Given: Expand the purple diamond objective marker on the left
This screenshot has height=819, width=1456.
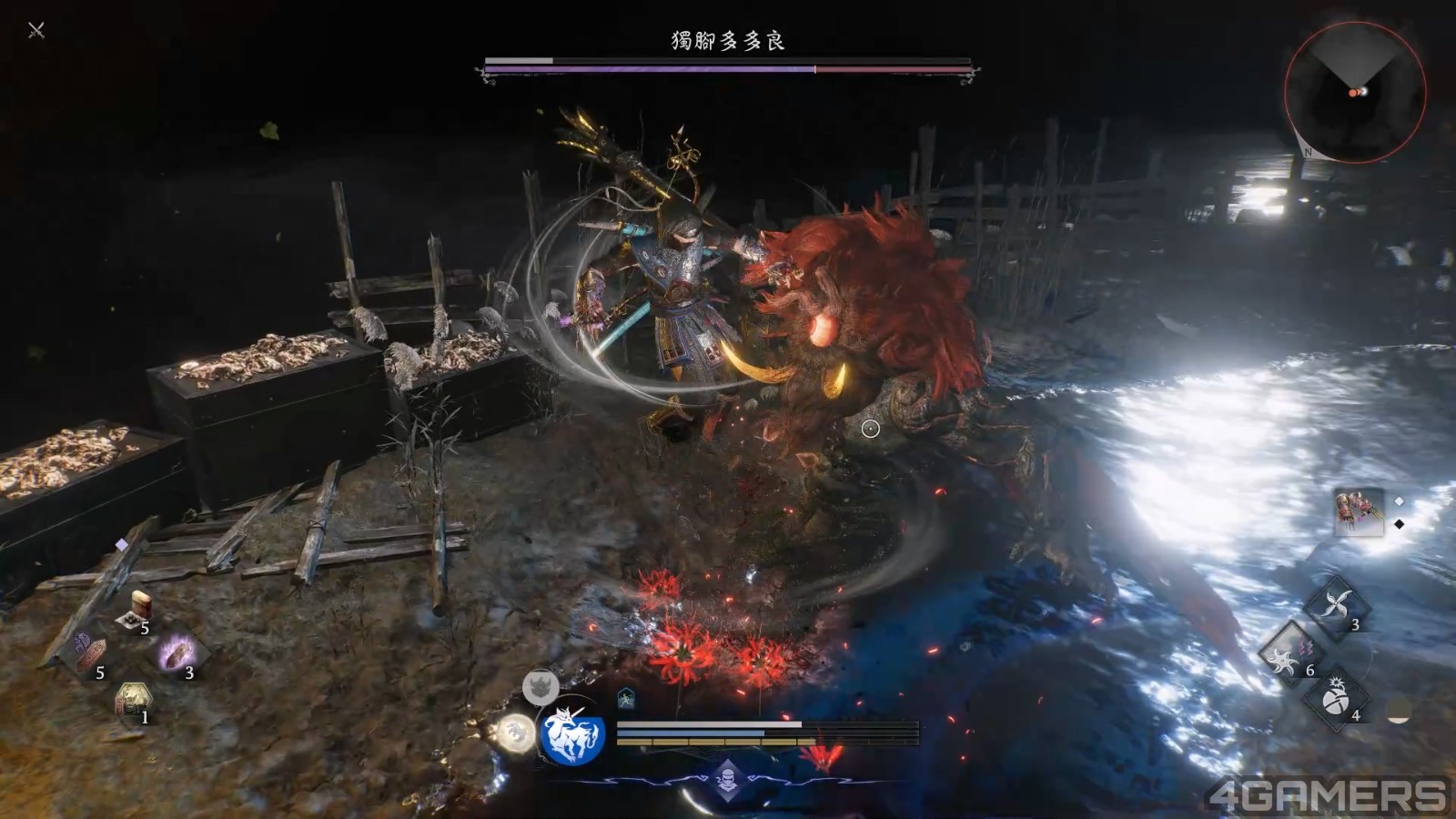Looking at the screenshot, I should click(121, 543).
